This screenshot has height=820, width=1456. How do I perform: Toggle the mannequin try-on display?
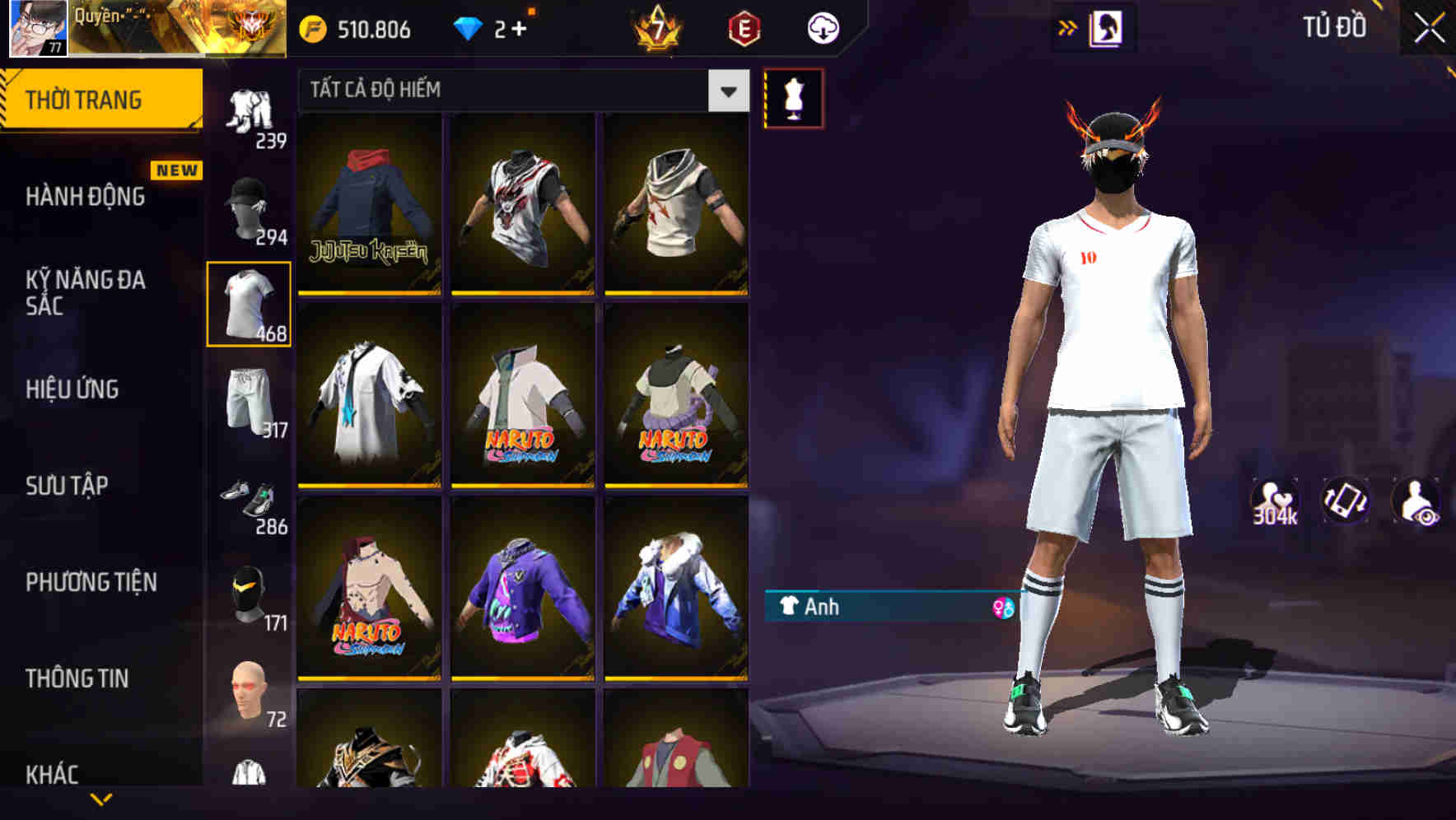tap(793, 97)
